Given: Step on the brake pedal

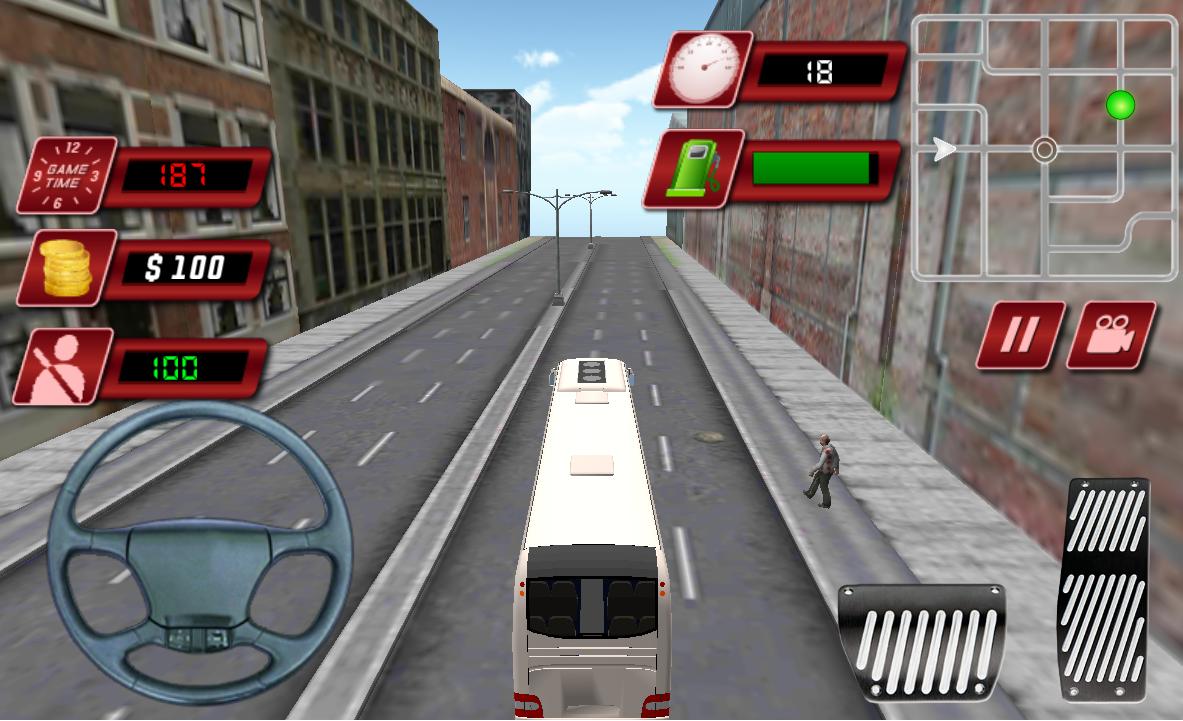Looking at the screenshot, I should point(921,641).
